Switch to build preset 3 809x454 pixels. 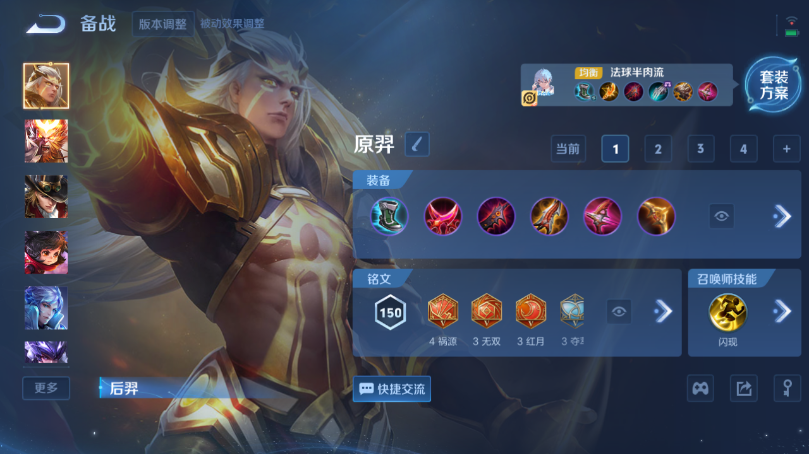[700, 149]
